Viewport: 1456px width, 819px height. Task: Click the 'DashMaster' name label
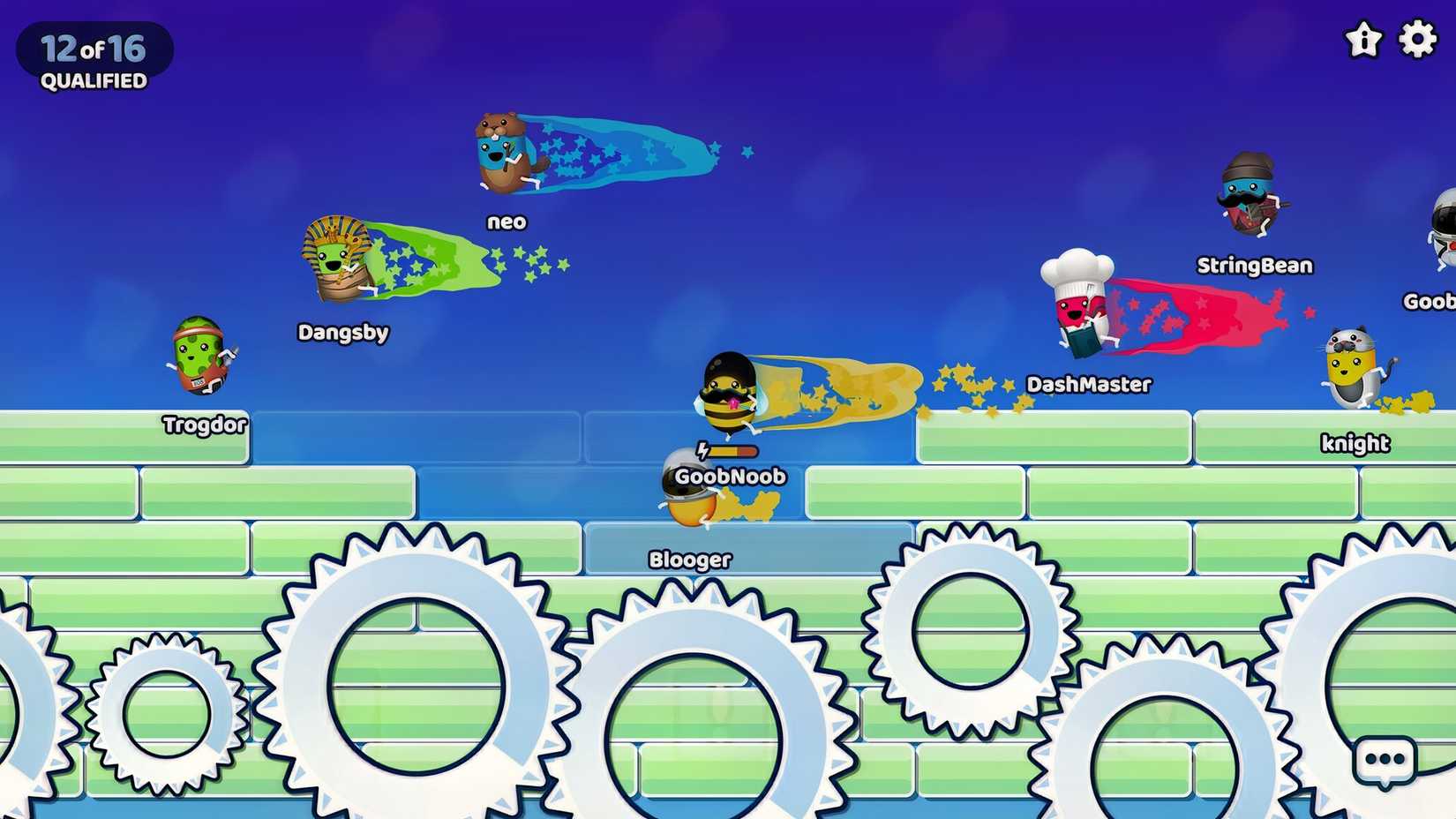click(1090, 384)
